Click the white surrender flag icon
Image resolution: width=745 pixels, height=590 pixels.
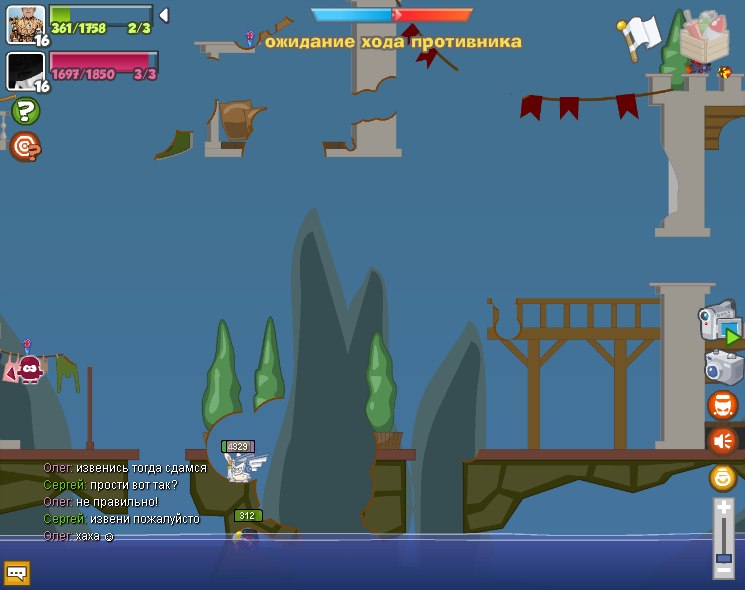[638, 36]
